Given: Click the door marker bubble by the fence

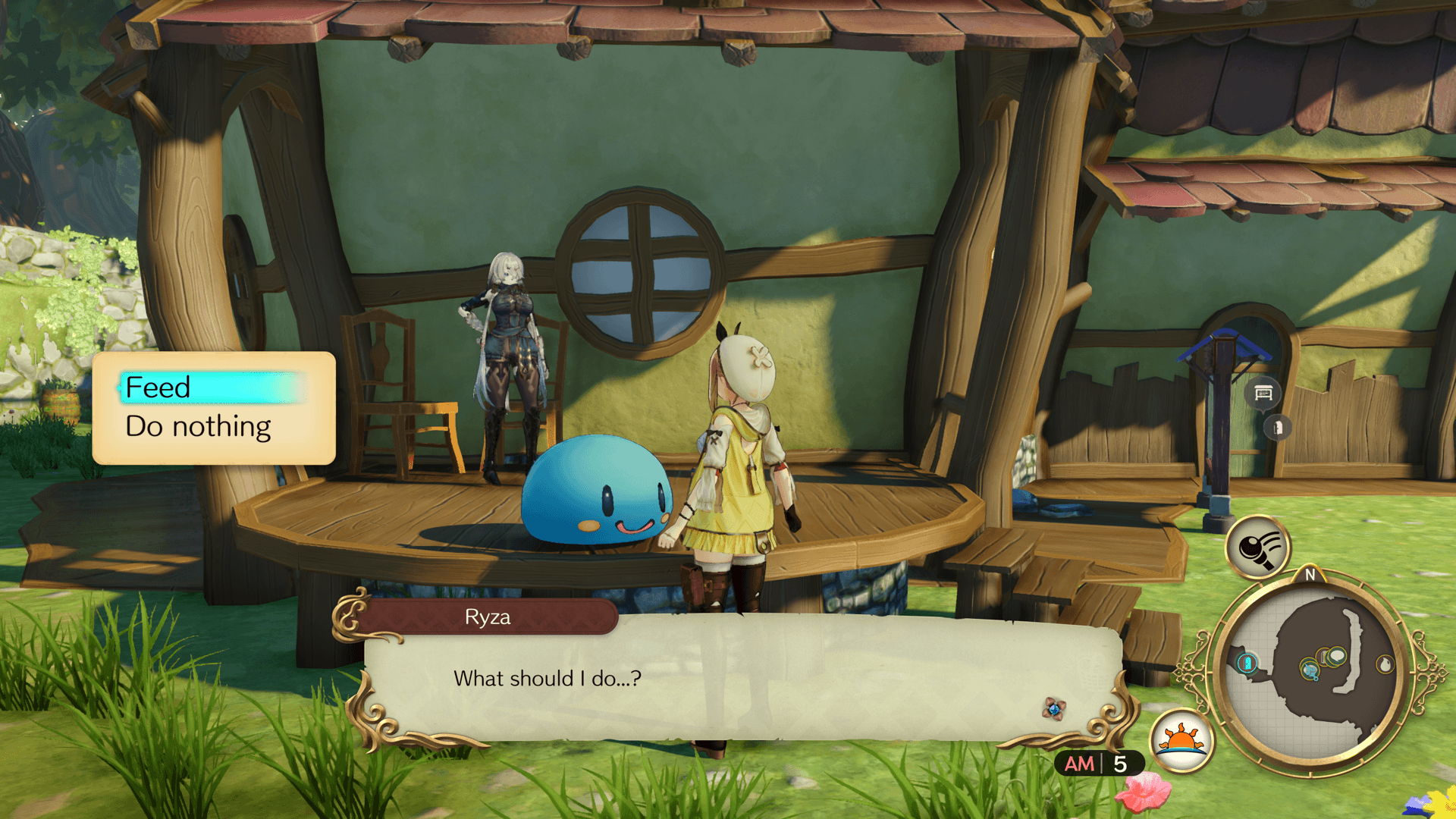Looking at the screenshot, I should click(1278, 428).
